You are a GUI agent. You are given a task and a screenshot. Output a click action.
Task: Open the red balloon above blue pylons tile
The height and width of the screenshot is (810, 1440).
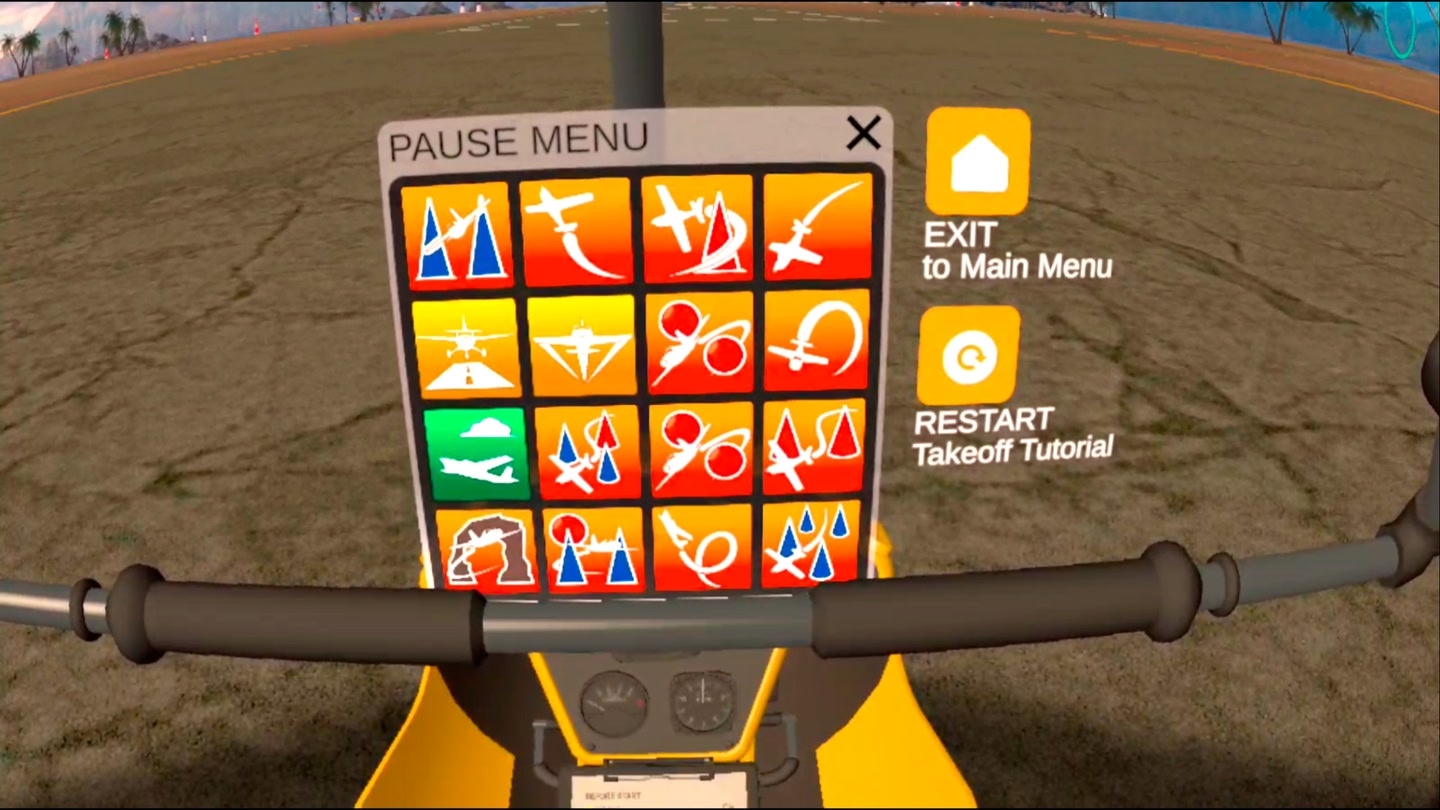tap(594, 549)
